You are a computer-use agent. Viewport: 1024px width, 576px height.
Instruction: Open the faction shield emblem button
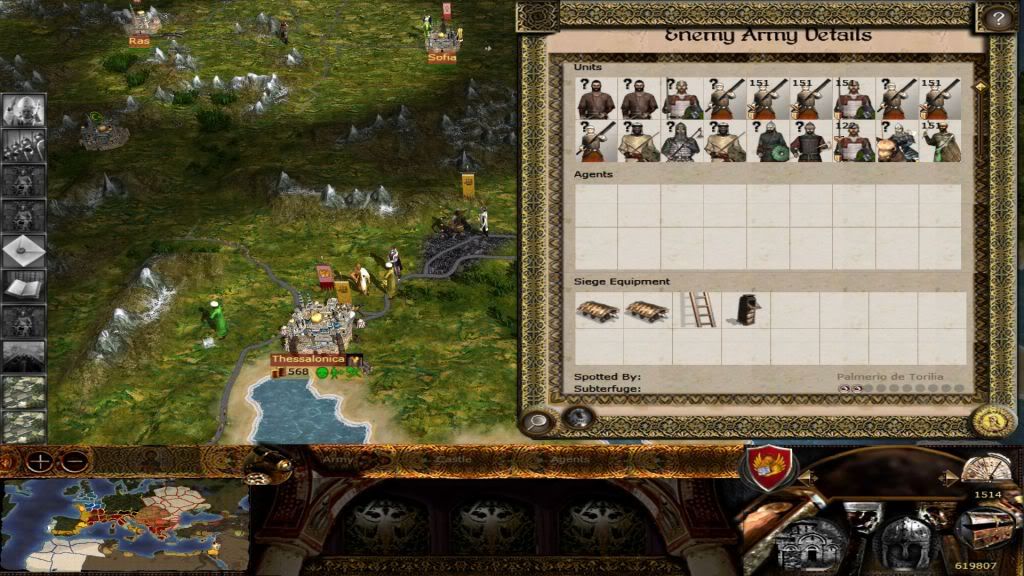point(768,468)
